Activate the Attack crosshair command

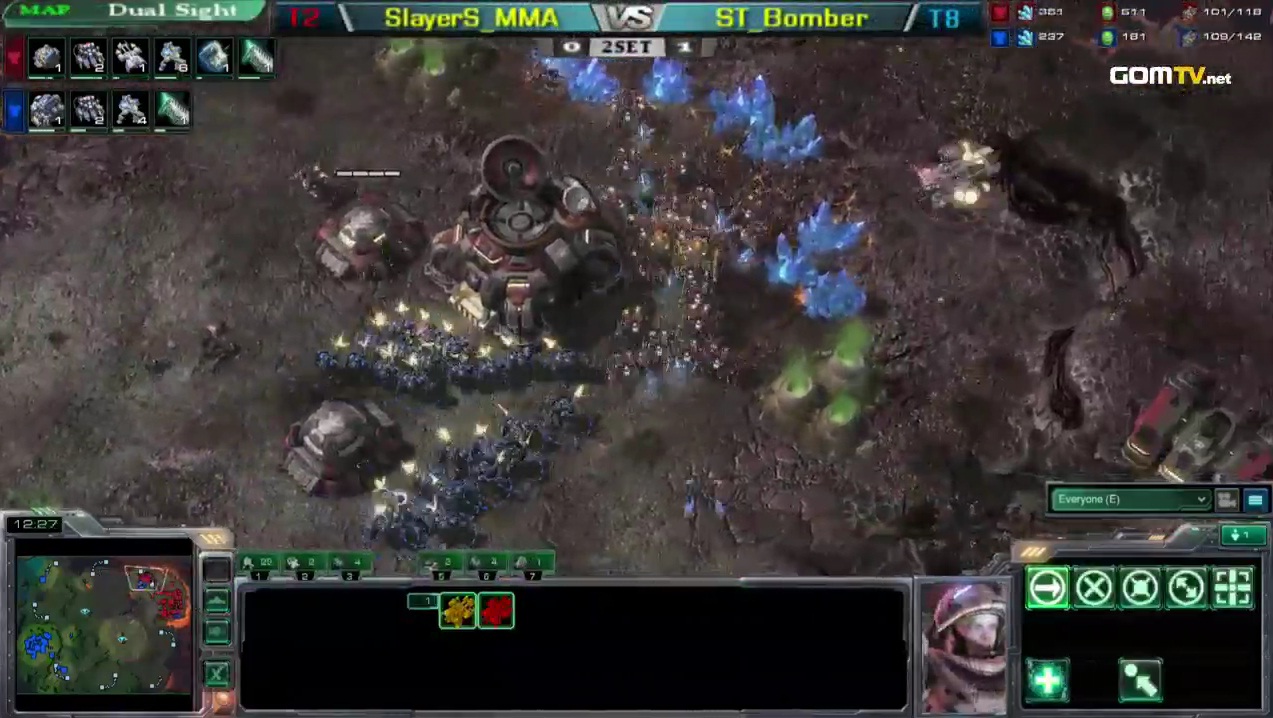point(1232,588)
